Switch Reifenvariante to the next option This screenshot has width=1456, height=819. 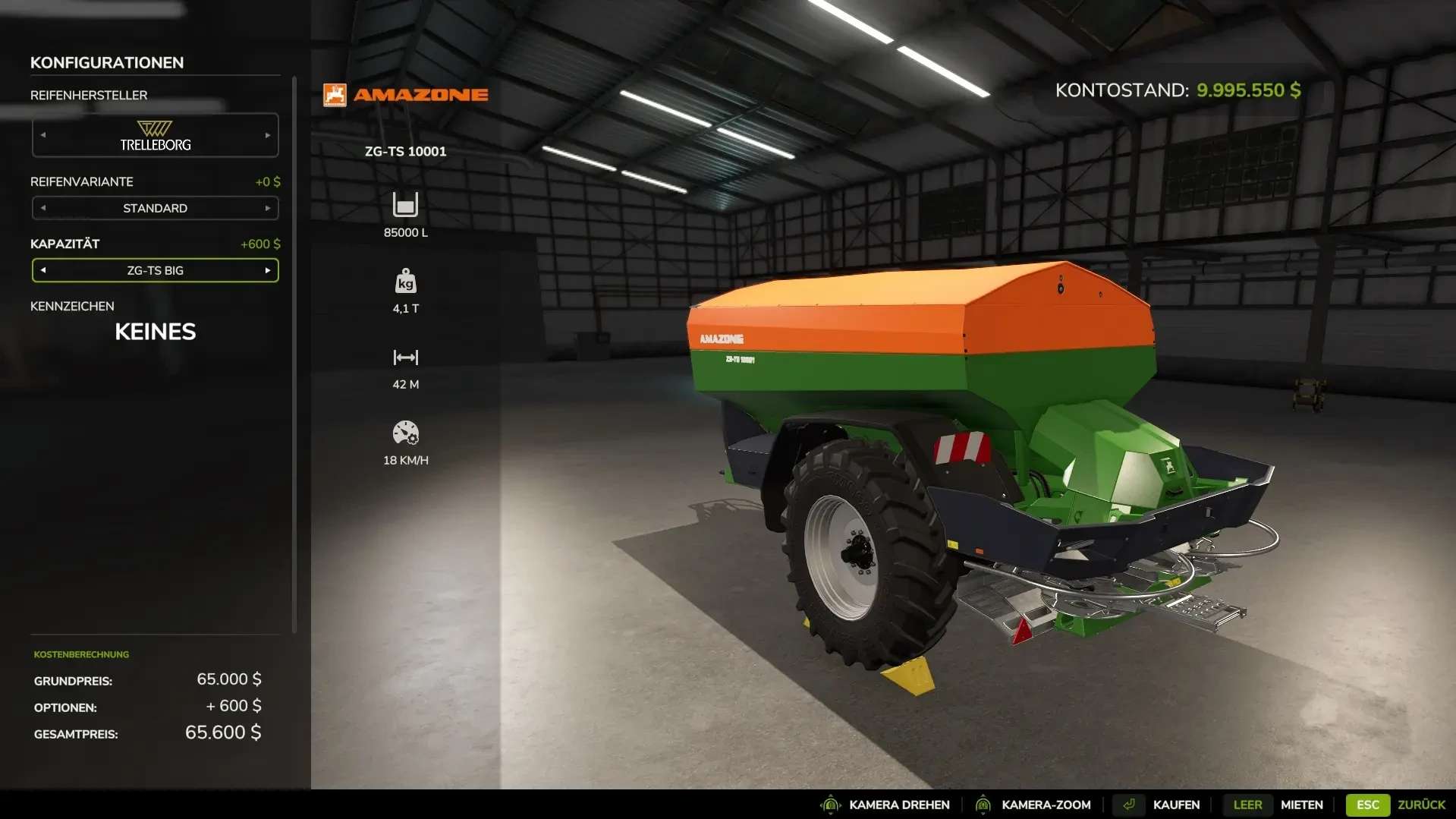coord(268,208)
